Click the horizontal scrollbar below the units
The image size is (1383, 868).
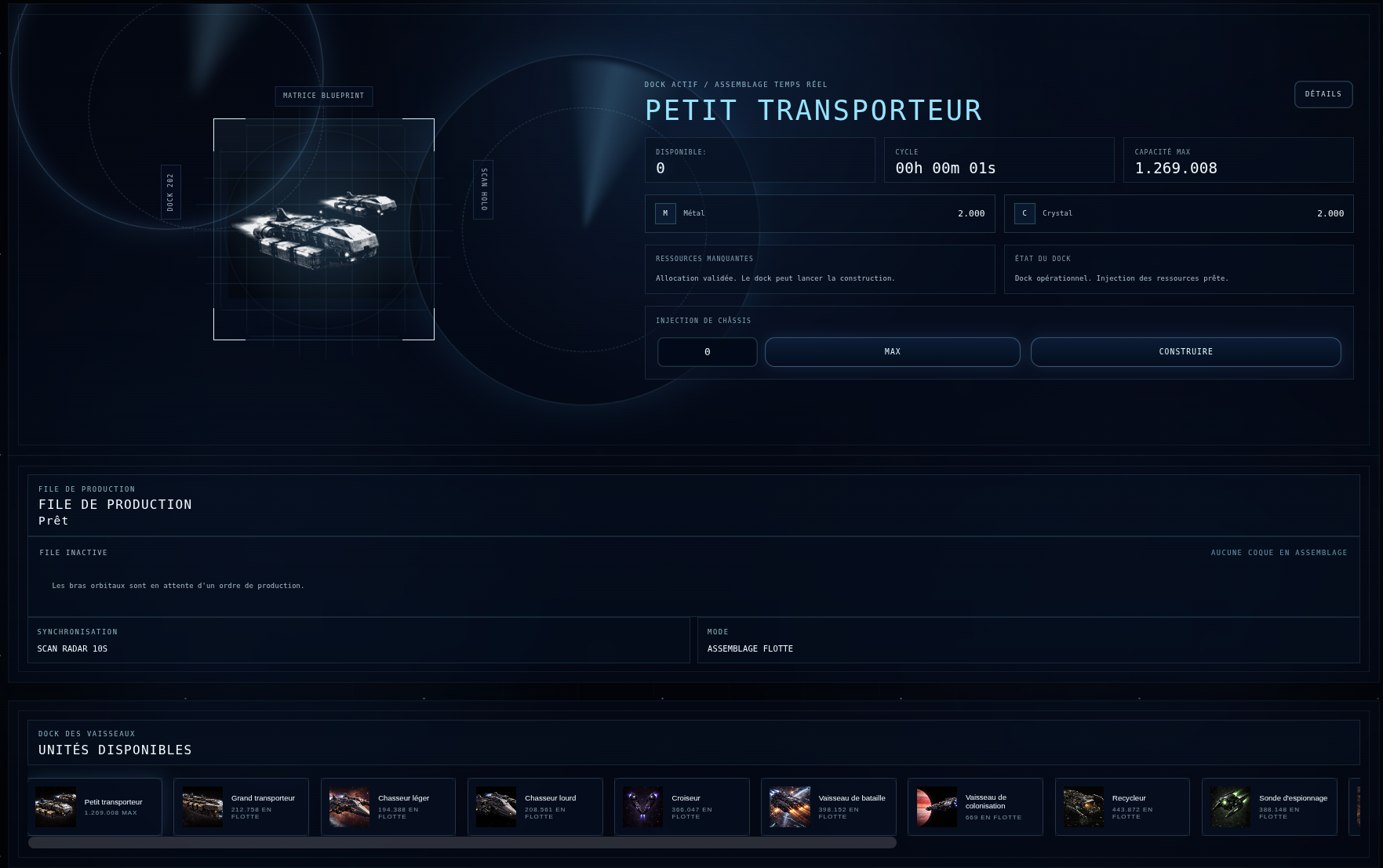[463, 843]
